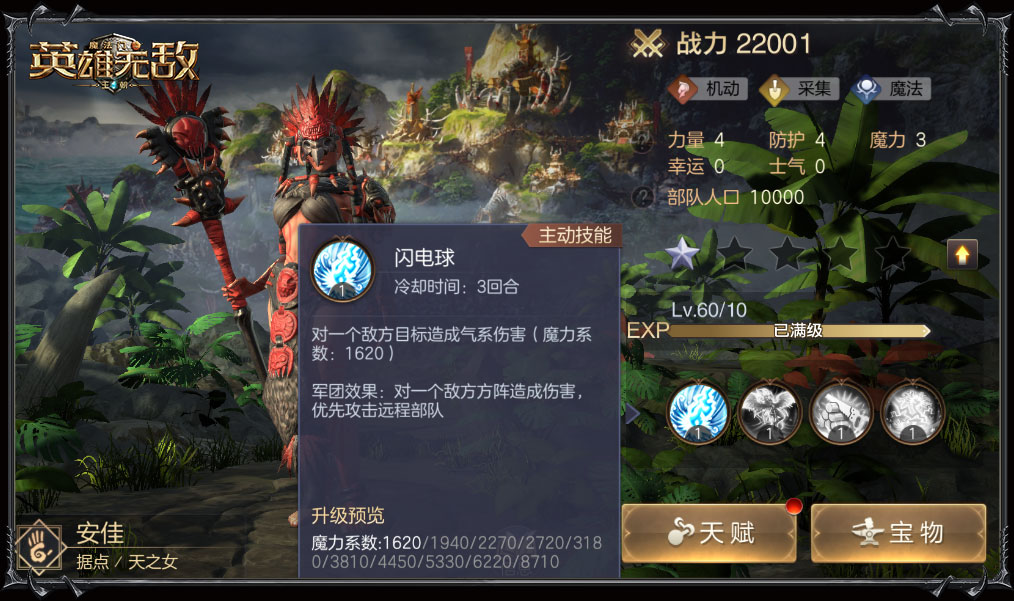Open the 天赋 talent menu
The height and width of the screenshot is (601, 1014).
pyautogui.click(x=709, y=532)
